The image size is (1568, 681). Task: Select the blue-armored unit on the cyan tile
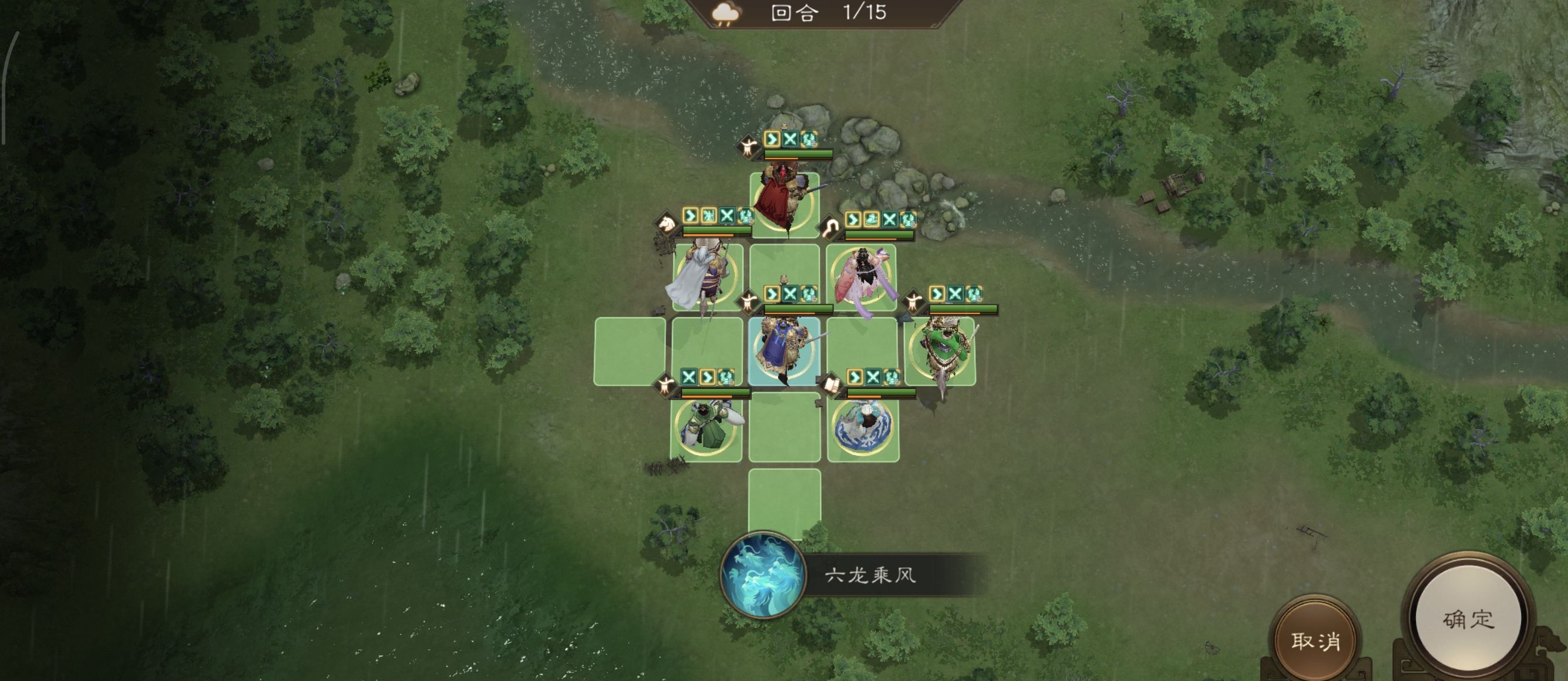[784, 351]
